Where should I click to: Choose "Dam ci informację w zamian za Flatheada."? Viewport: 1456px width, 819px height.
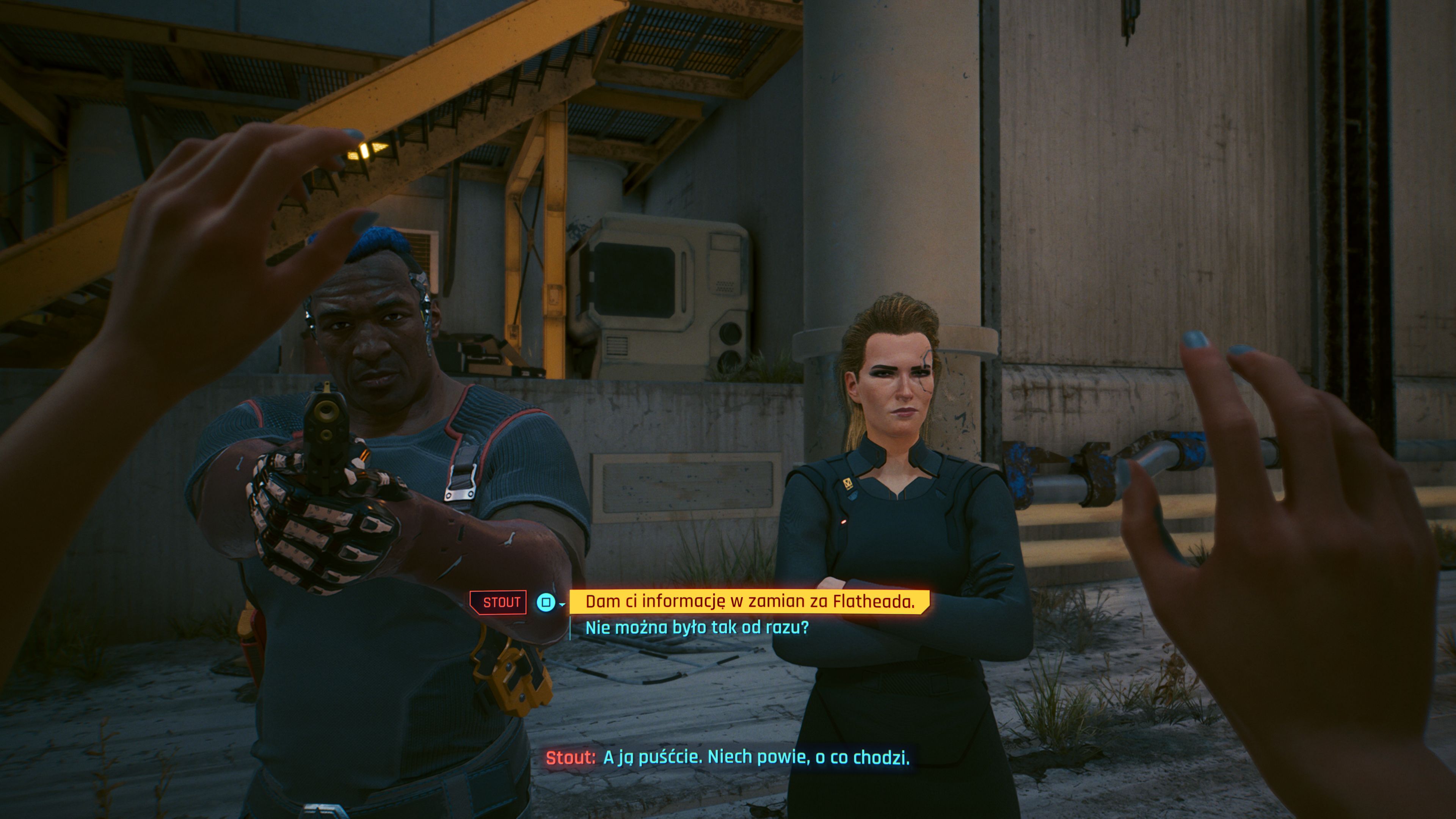click(x=749, y=602)
